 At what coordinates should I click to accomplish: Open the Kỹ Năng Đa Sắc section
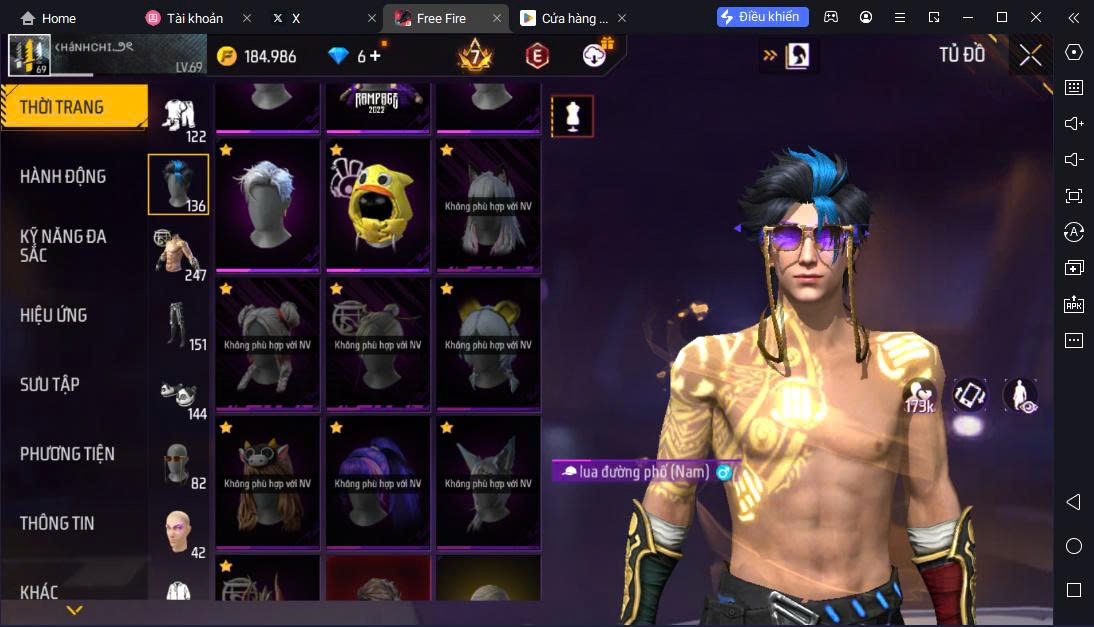[63, 245]
